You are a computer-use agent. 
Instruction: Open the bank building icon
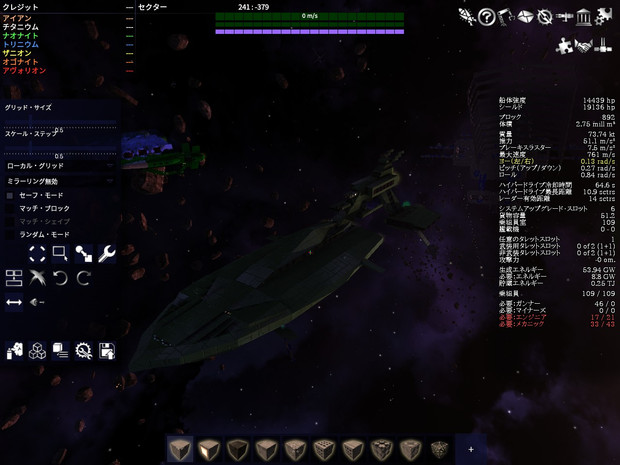click(x=584, y=17)
